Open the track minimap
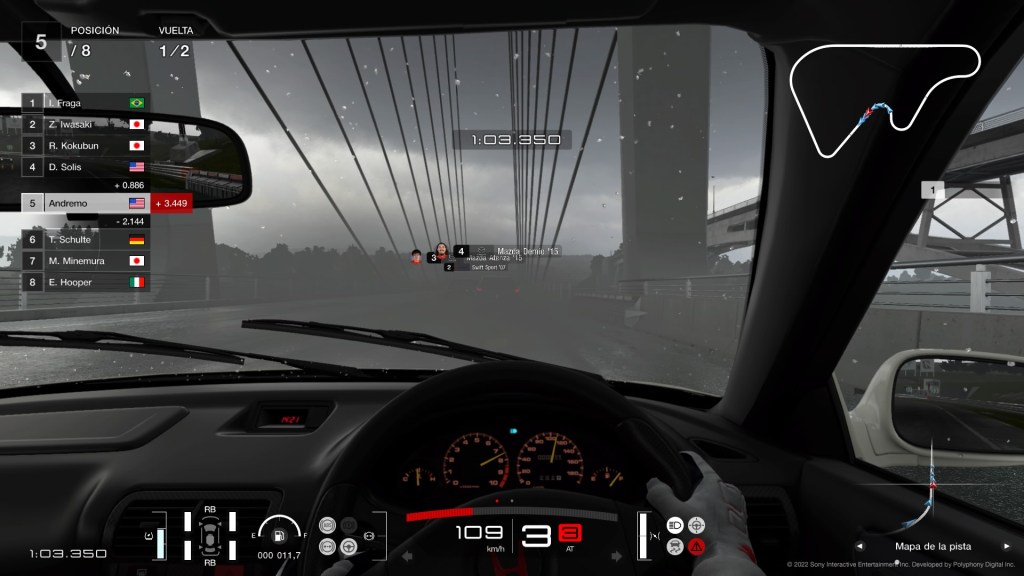The image size is (1024, 576). 884,101
